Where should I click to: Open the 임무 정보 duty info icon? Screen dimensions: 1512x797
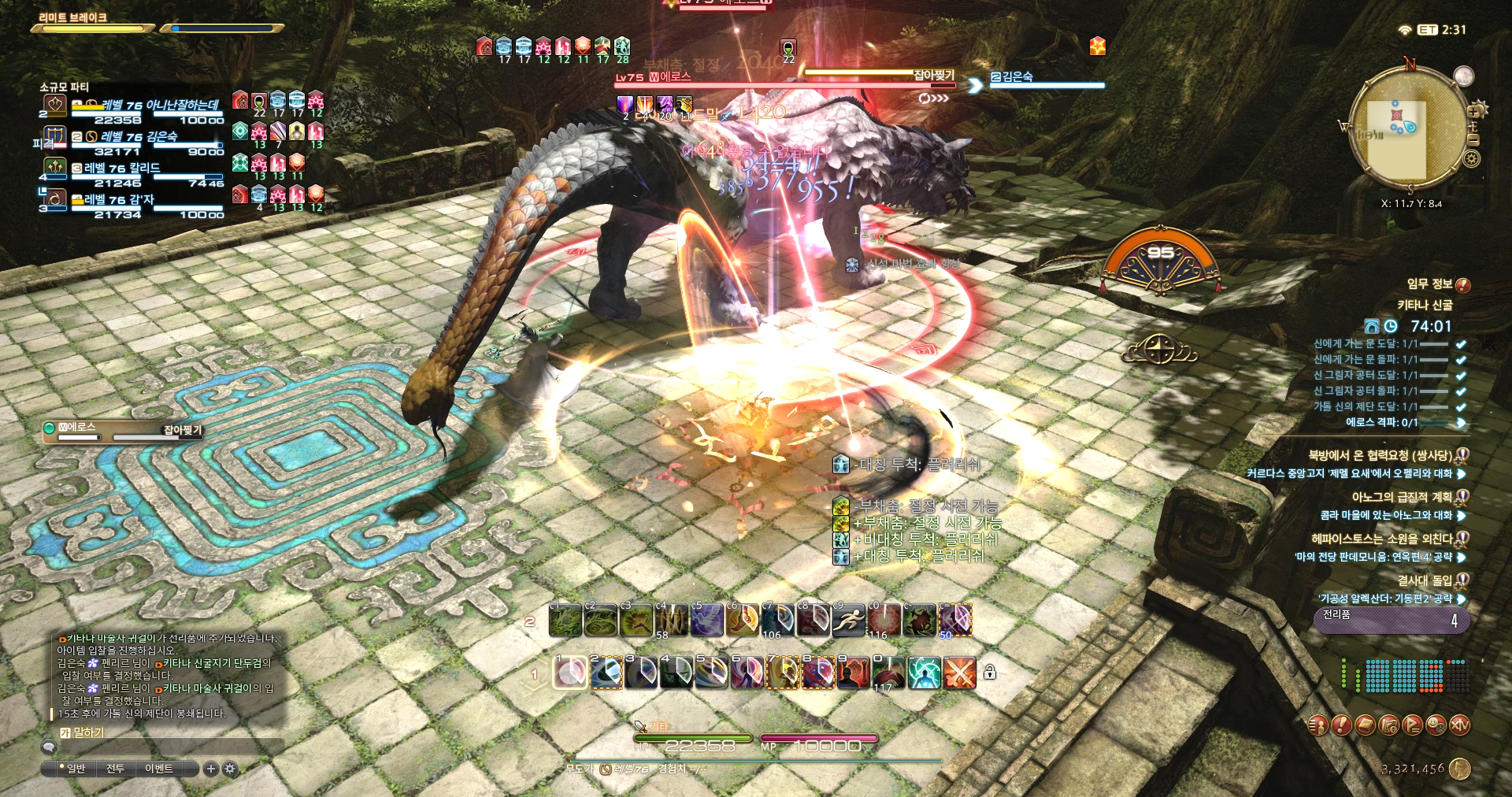click(x=1462, y=285)
